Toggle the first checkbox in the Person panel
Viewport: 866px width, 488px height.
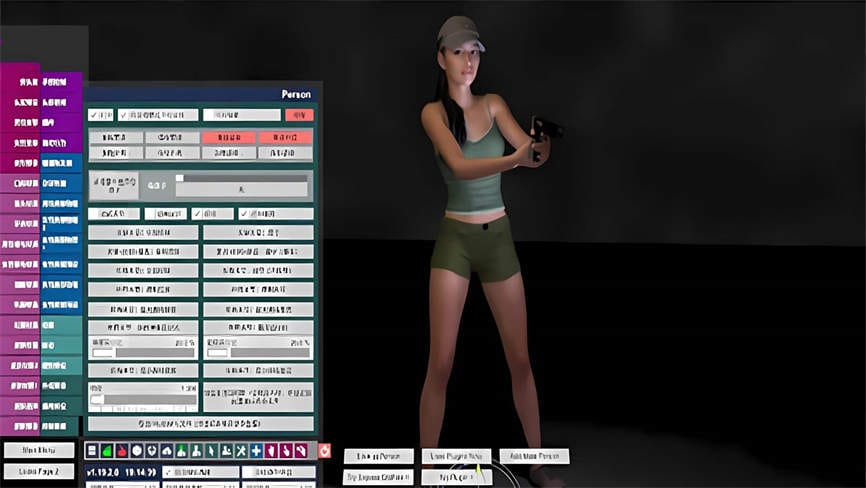tap(93, 115)
